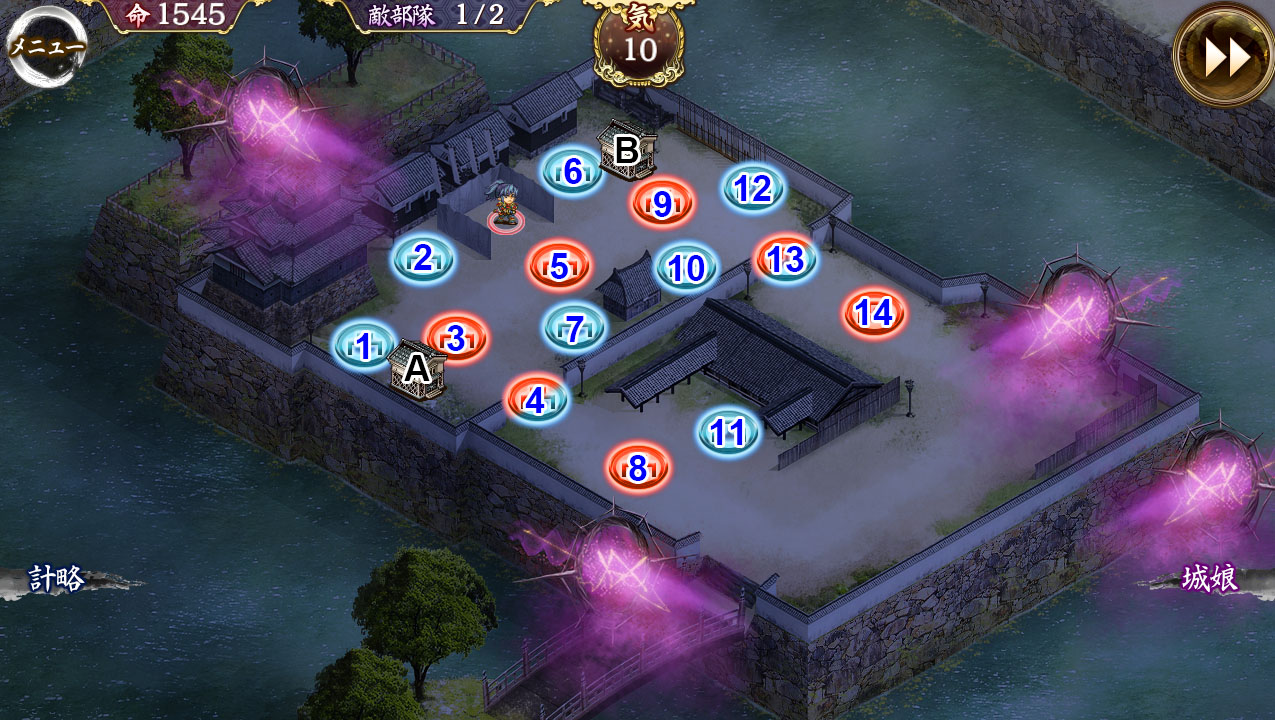Screen dimensions: 1275x720
Task: Select blue deployment tile 2
Action: click(x=423, y=259)
